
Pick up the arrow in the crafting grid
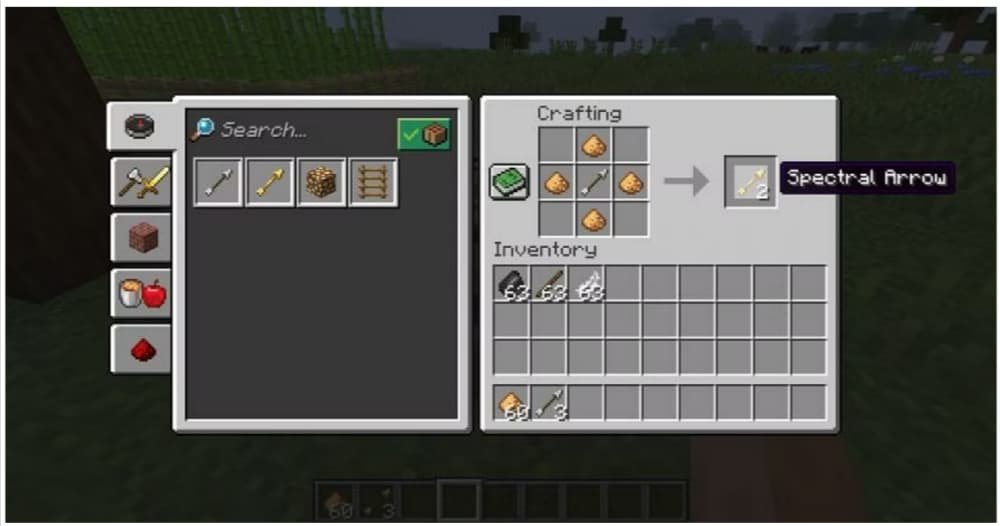pos(594,183)
